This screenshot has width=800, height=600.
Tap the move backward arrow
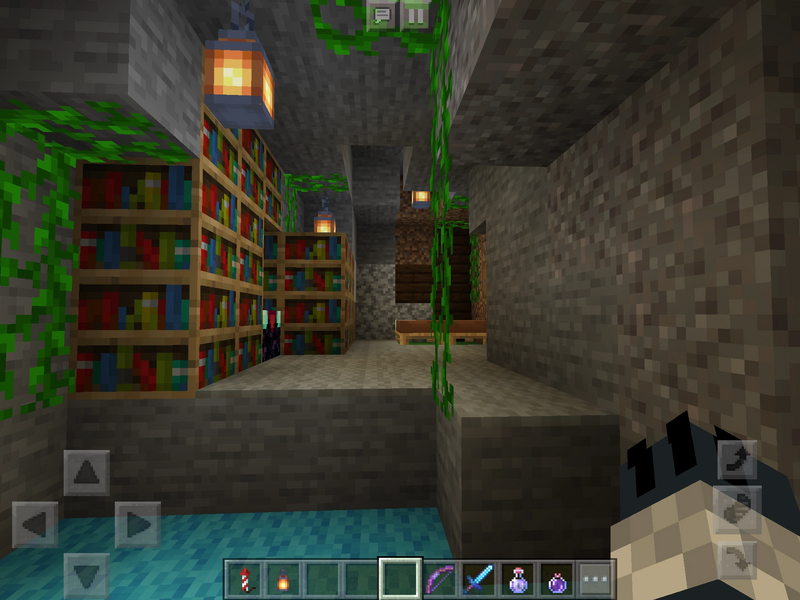pyautogui.click(x=86, y=575)
